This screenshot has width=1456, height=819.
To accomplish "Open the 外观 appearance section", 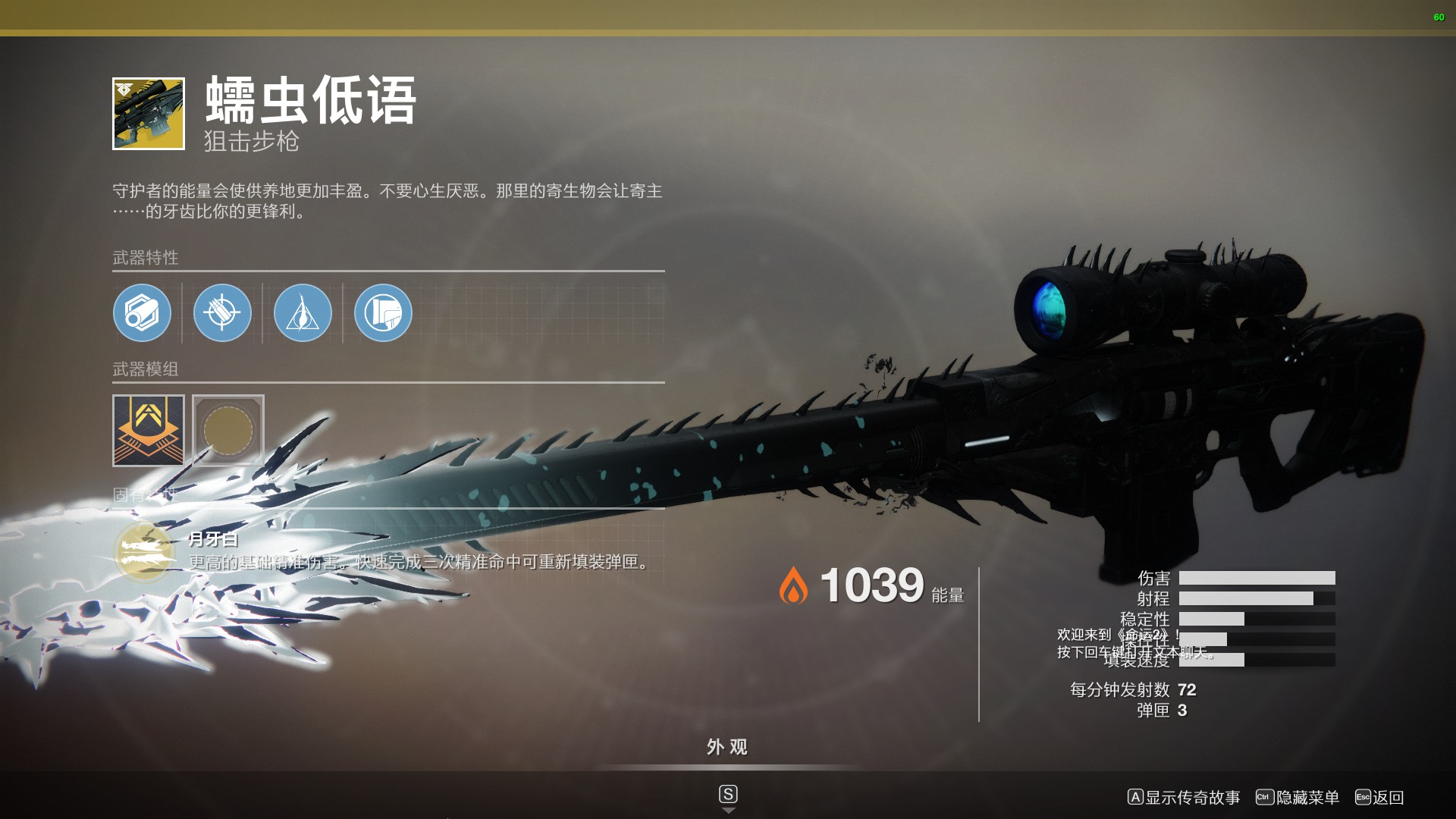I will pos(727,748).
